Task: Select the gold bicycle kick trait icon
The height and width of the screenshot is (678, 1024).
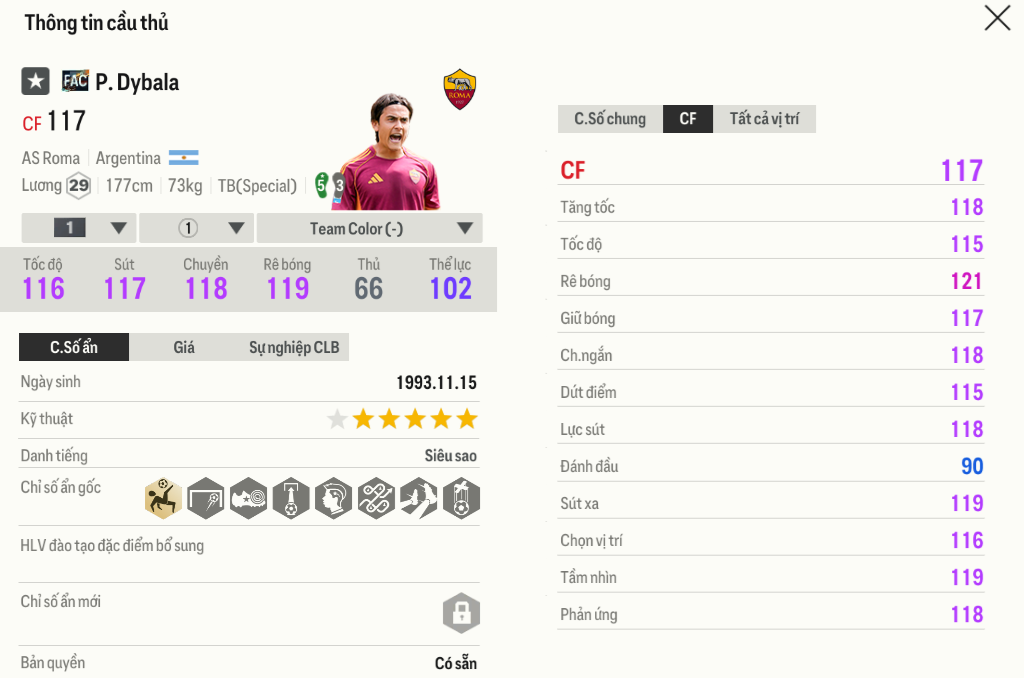Action: tap(162, 497)
